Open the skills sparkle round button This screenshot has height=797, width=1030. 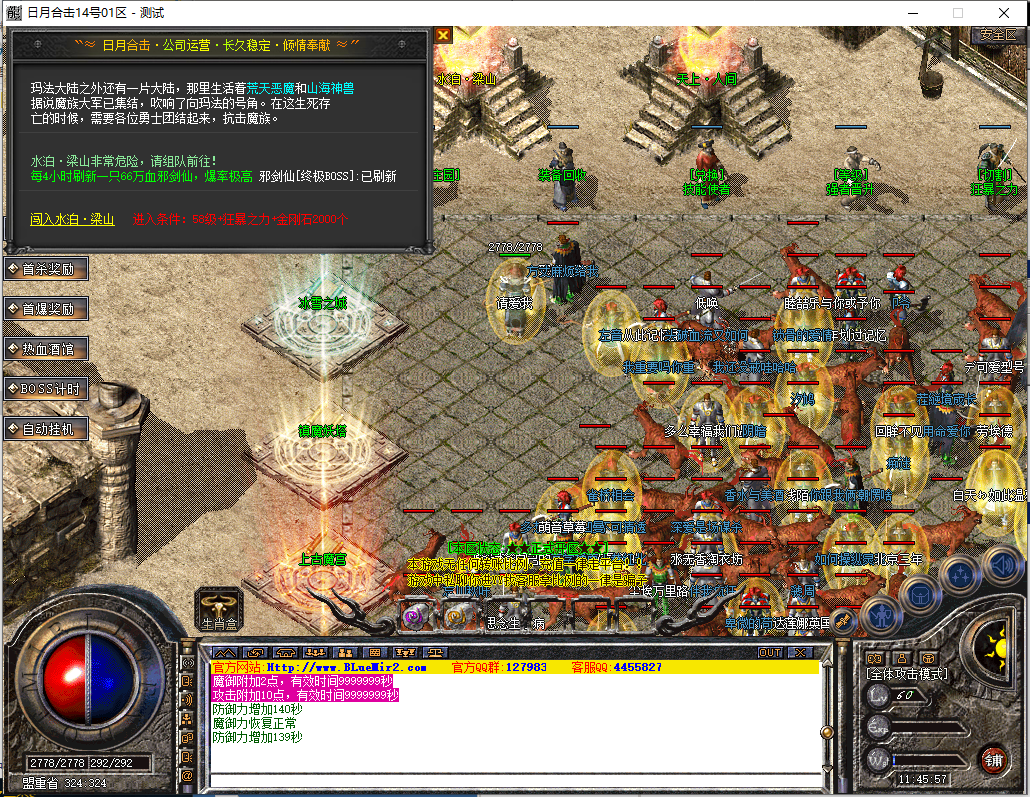click(x=960, y=575)
